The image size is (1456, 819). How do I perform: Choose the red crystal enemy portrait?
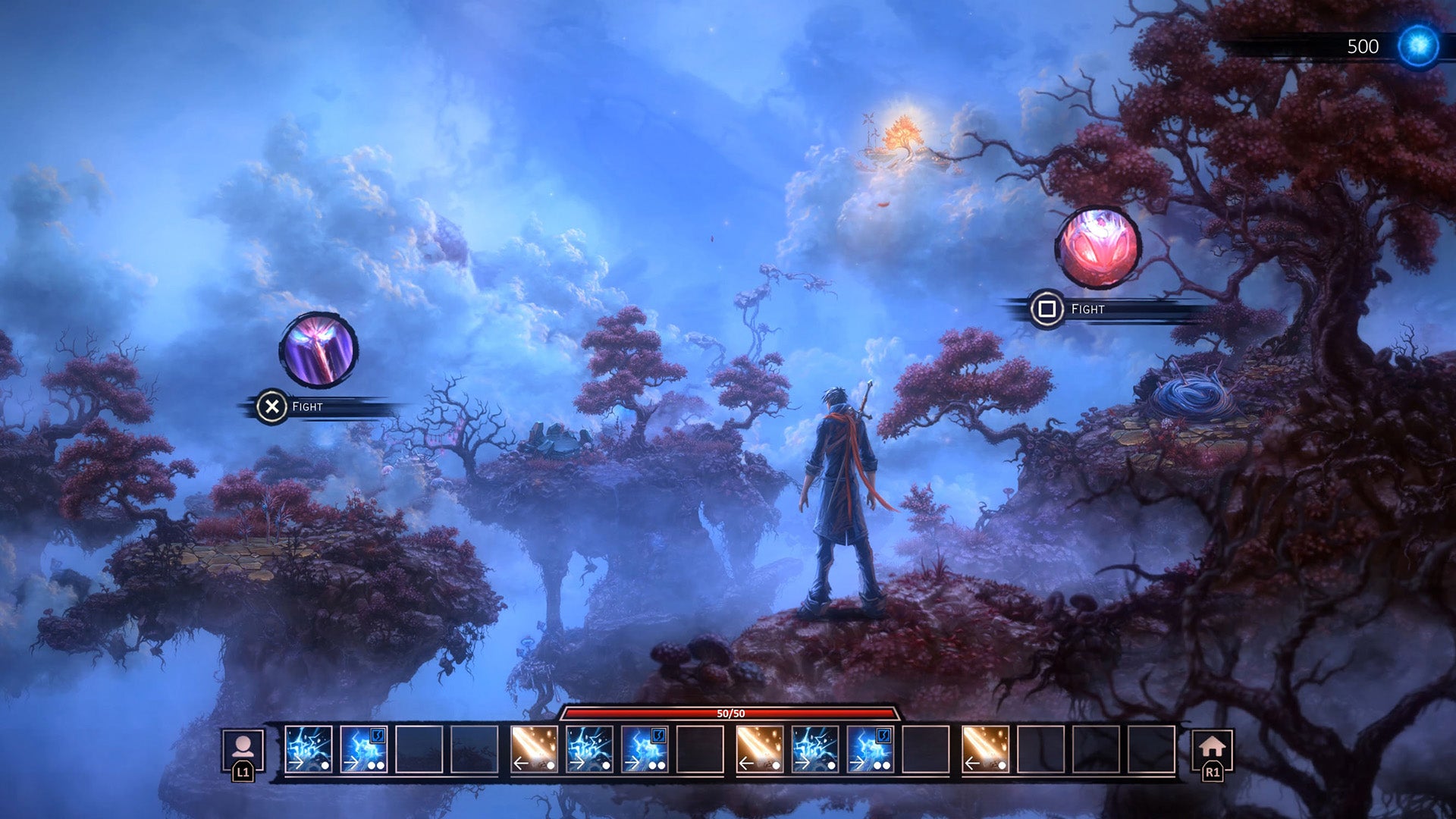(x=1098, y=247)
